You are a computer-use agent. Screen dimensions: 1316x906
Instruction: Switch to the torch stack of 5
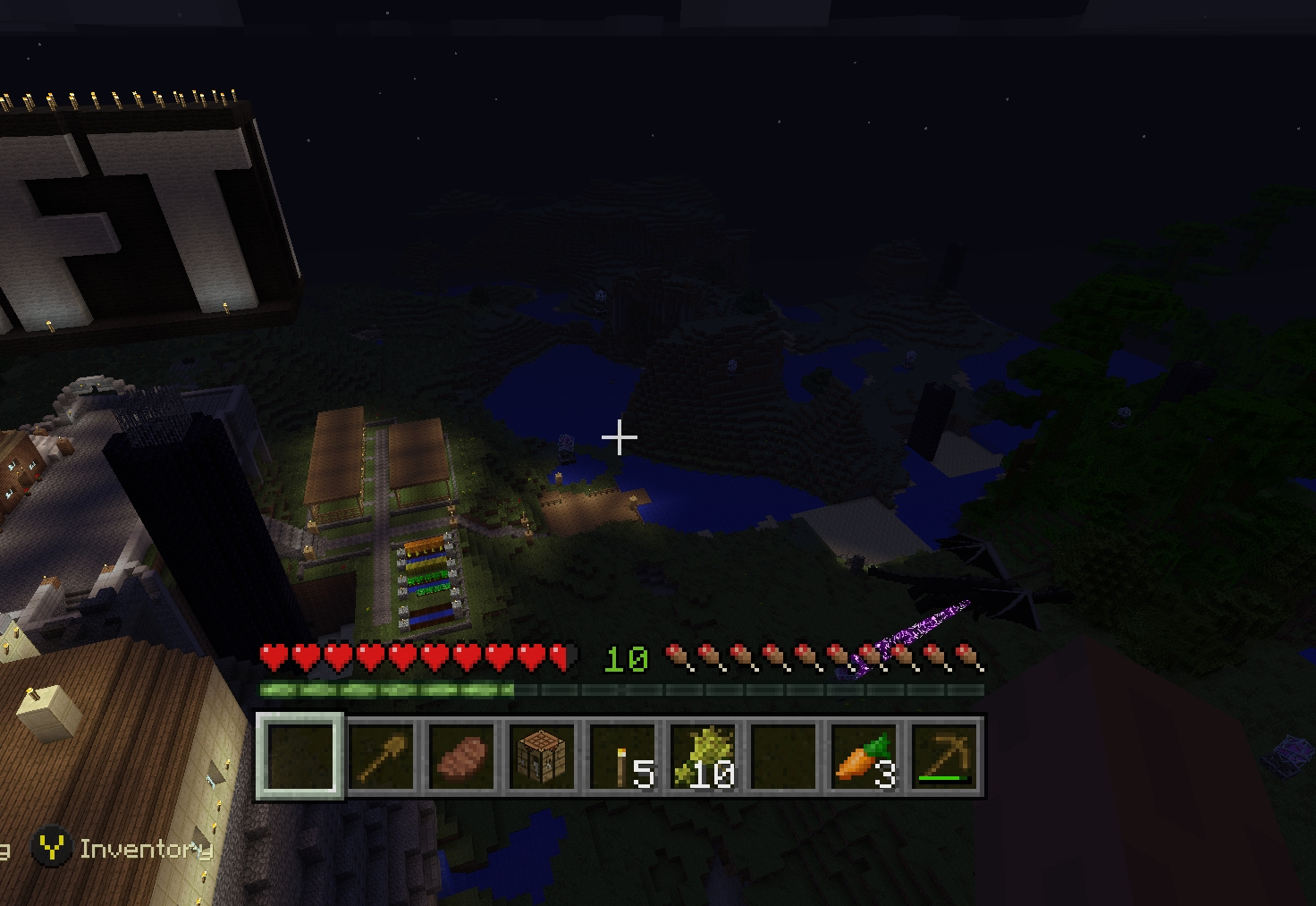(622, 757)
